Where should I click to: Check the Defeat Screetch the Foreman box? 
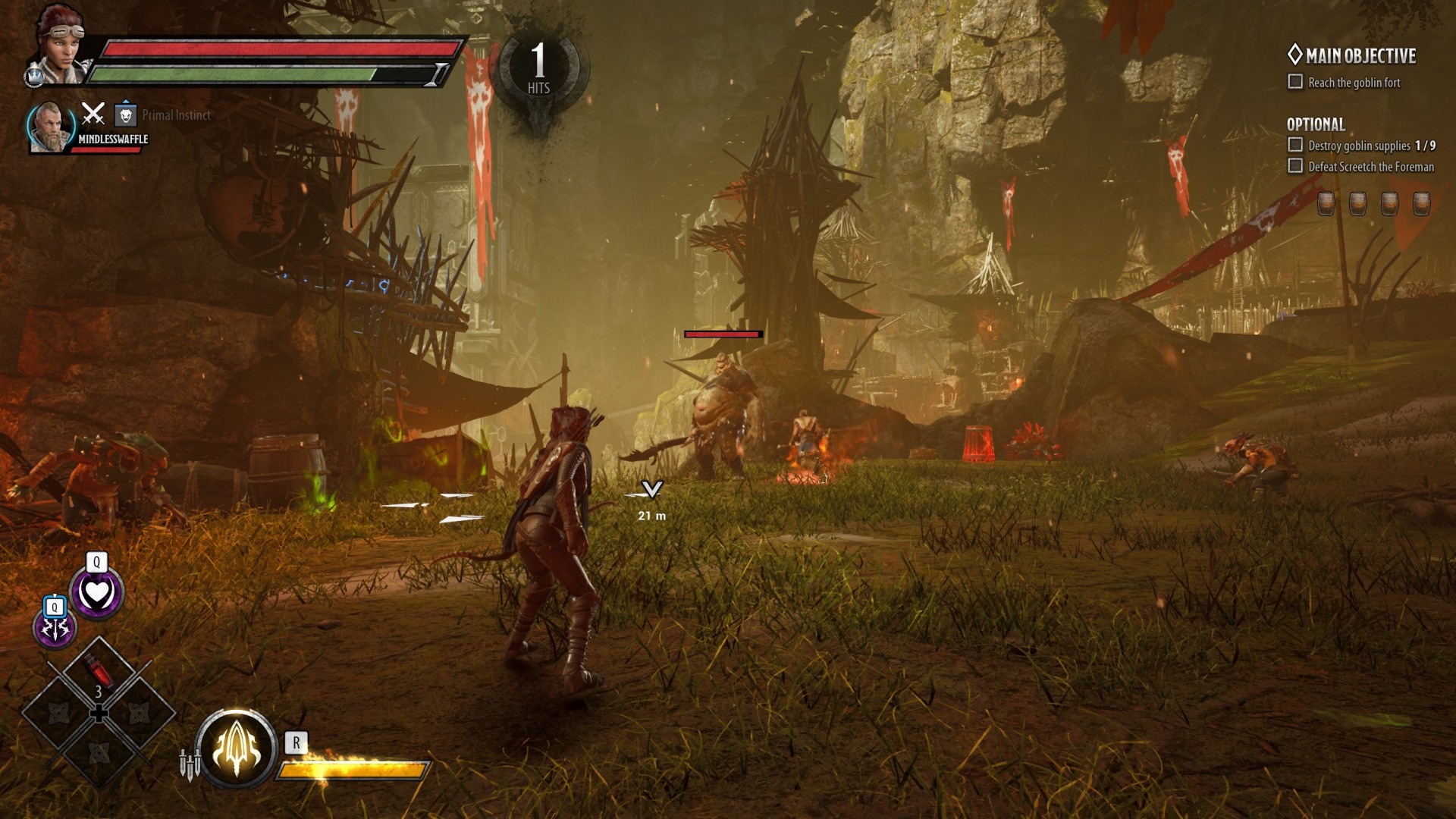click(x=1295, y=166)
